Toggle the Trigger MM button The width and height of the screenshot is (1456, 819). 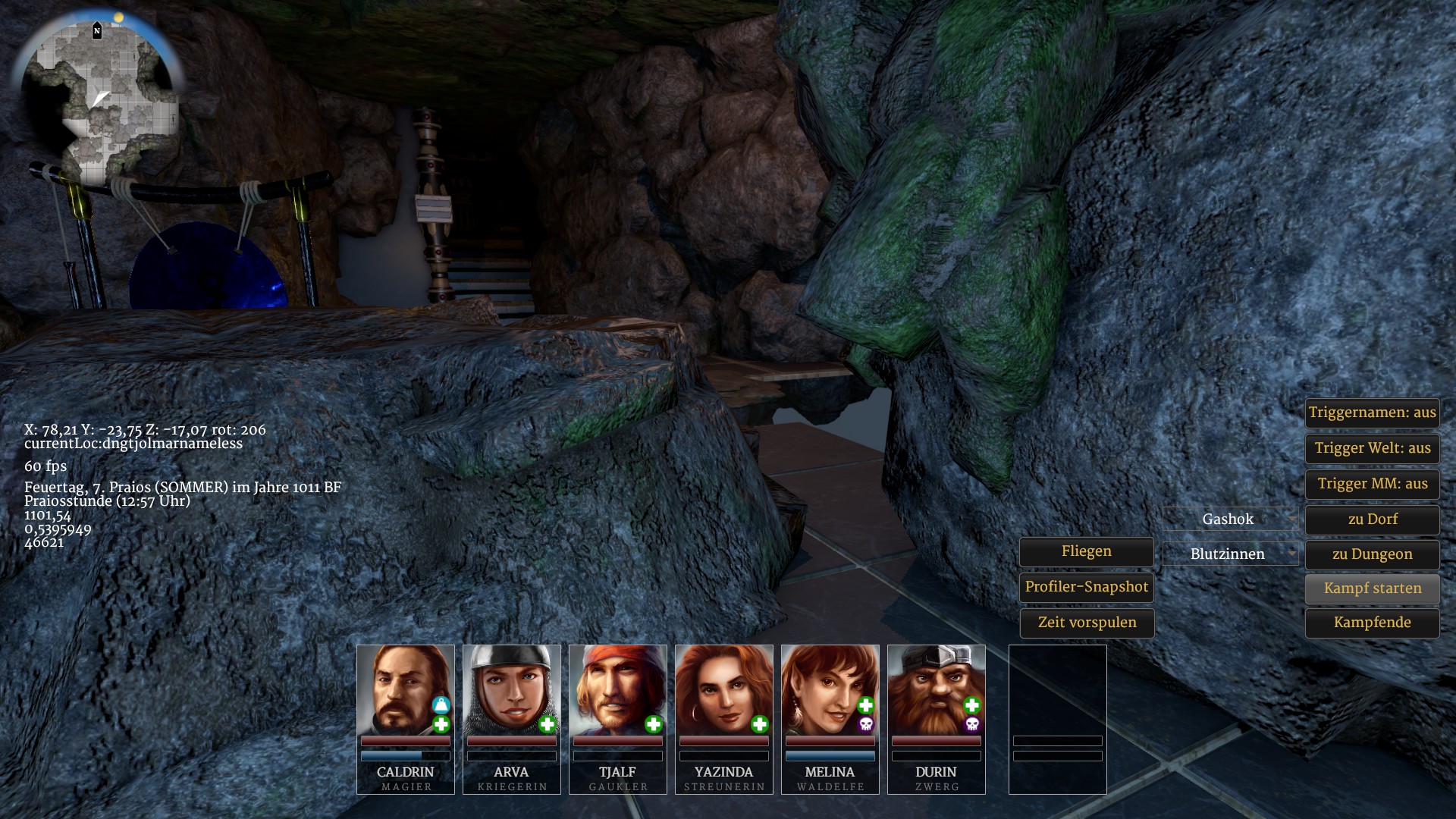tap(1372, 484)
